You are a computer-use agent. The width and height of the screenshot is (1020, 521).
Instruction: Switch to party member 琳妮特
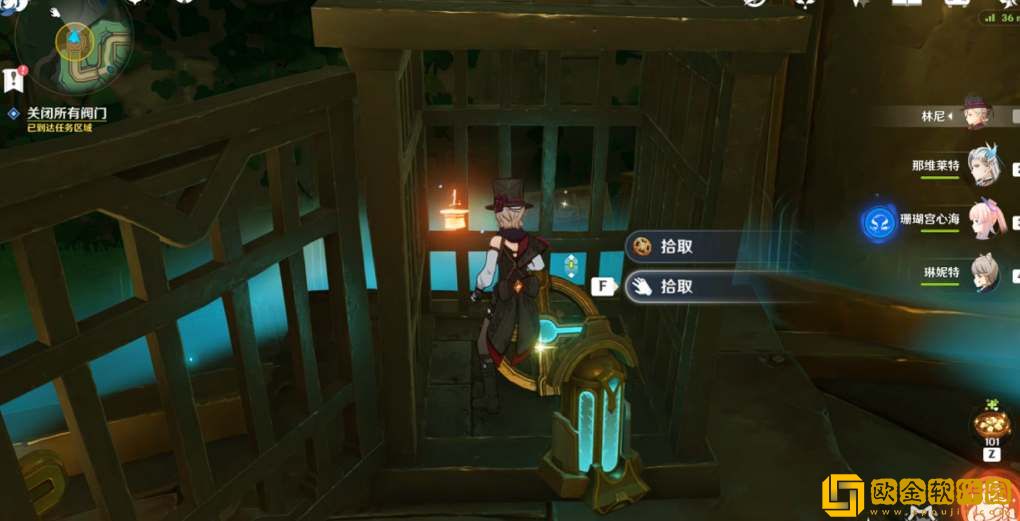tap(982, 272)
